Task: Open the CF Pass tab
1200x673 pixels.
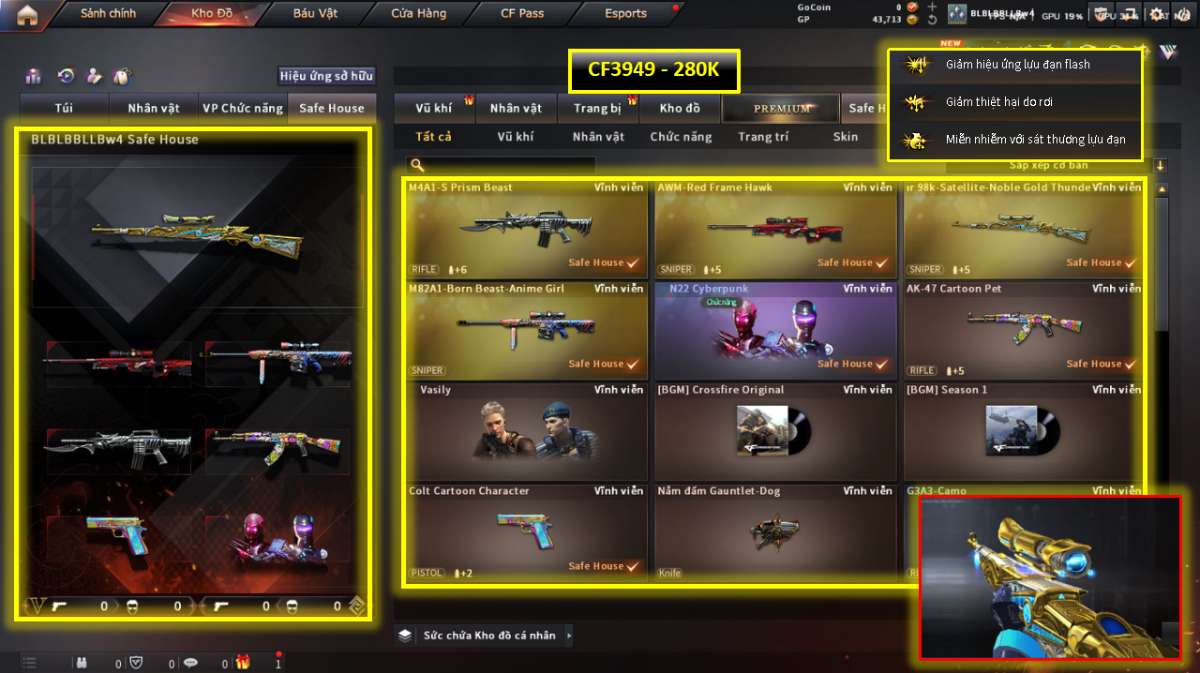Action: (522, 14)
